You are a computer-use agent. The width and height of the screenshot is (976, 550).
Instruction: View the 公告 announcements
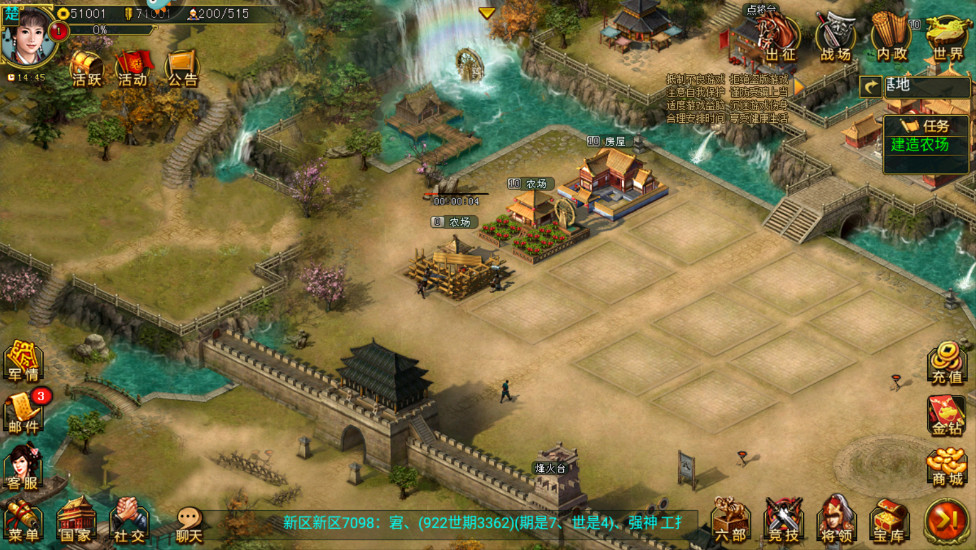181,67
